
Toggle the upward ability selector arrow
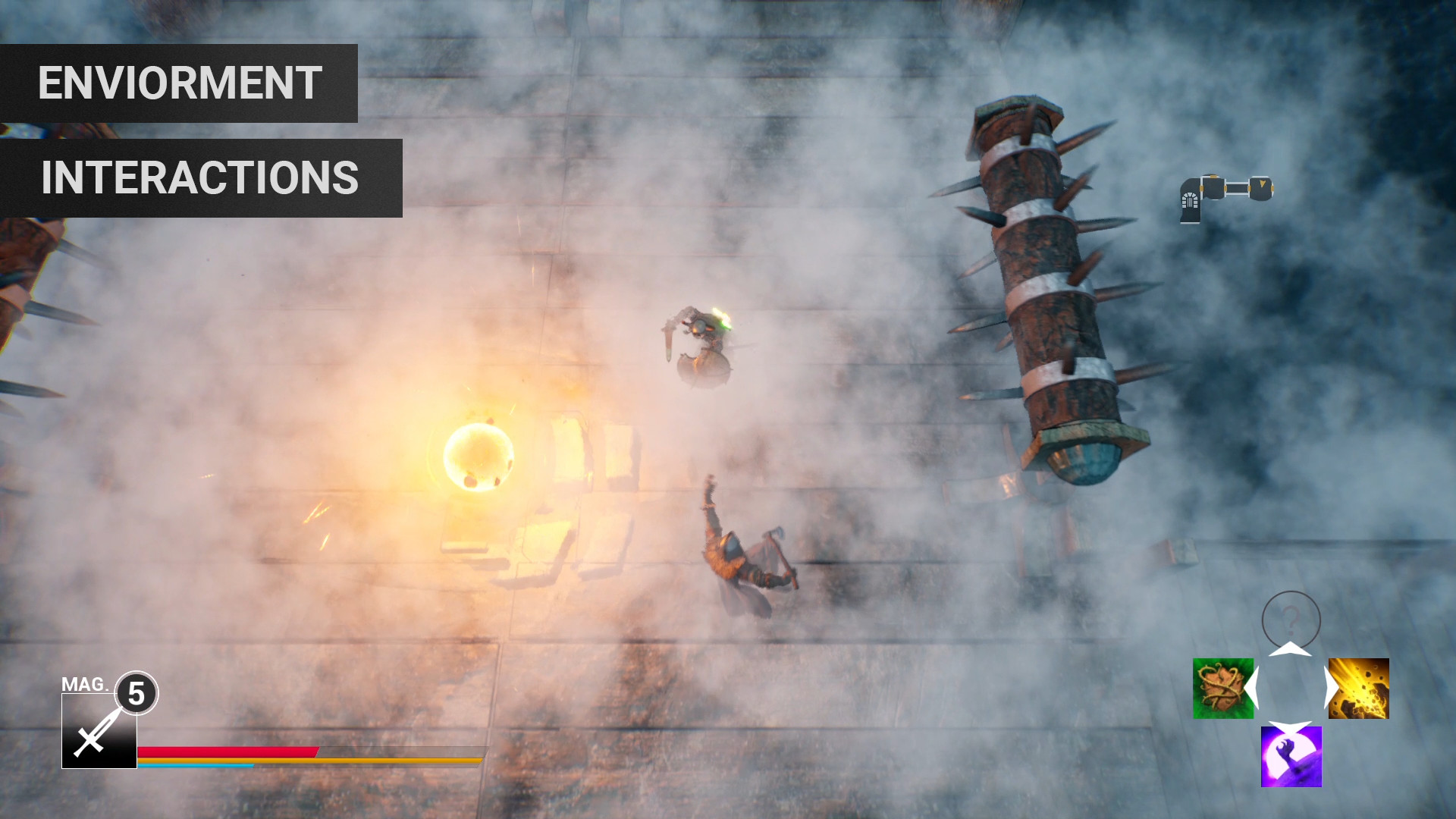[1290, 648]
